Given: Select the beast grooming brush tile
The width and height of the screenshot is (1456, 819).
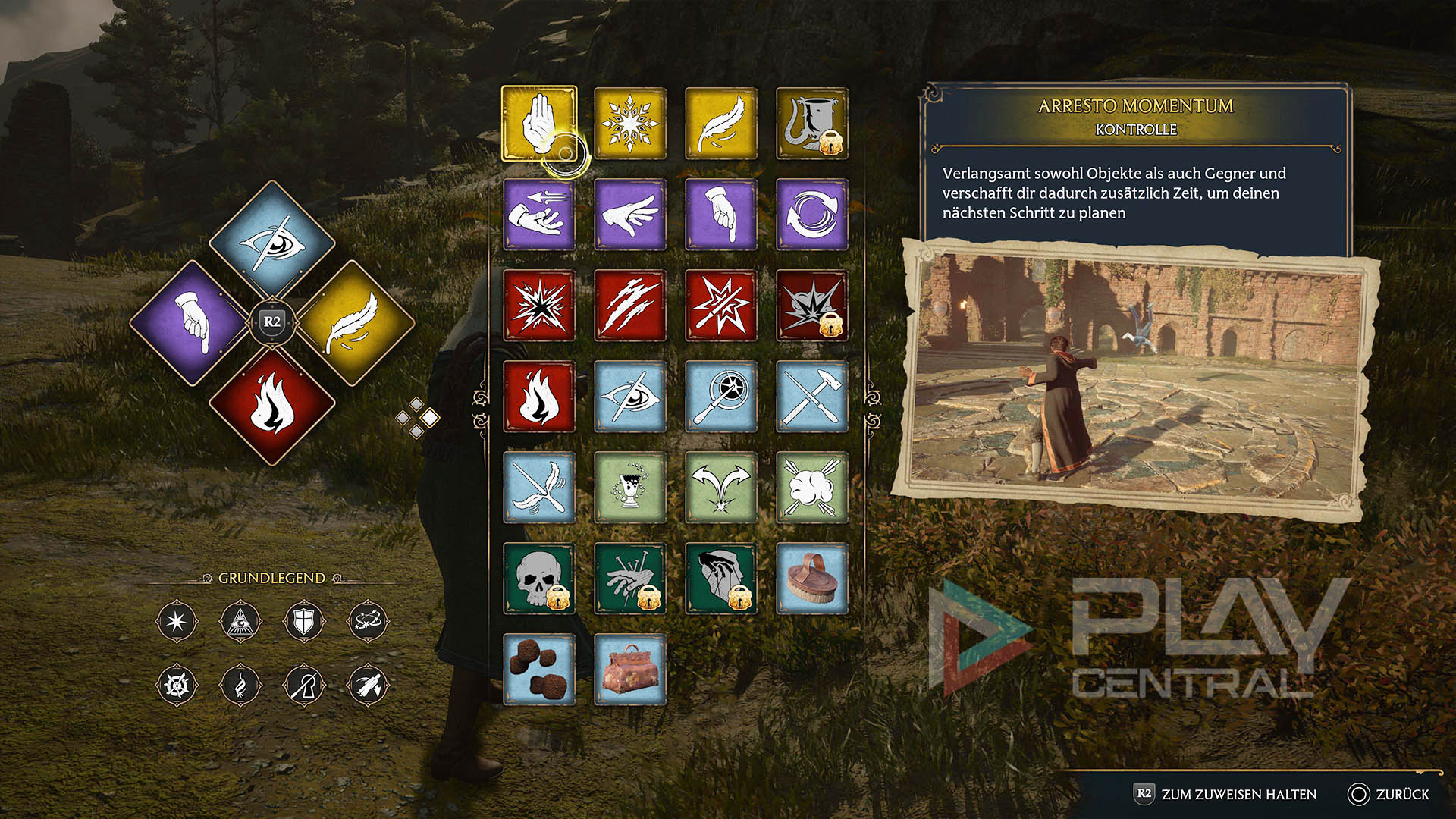Looking at the screenshot, I should click(x=811, y=578).
